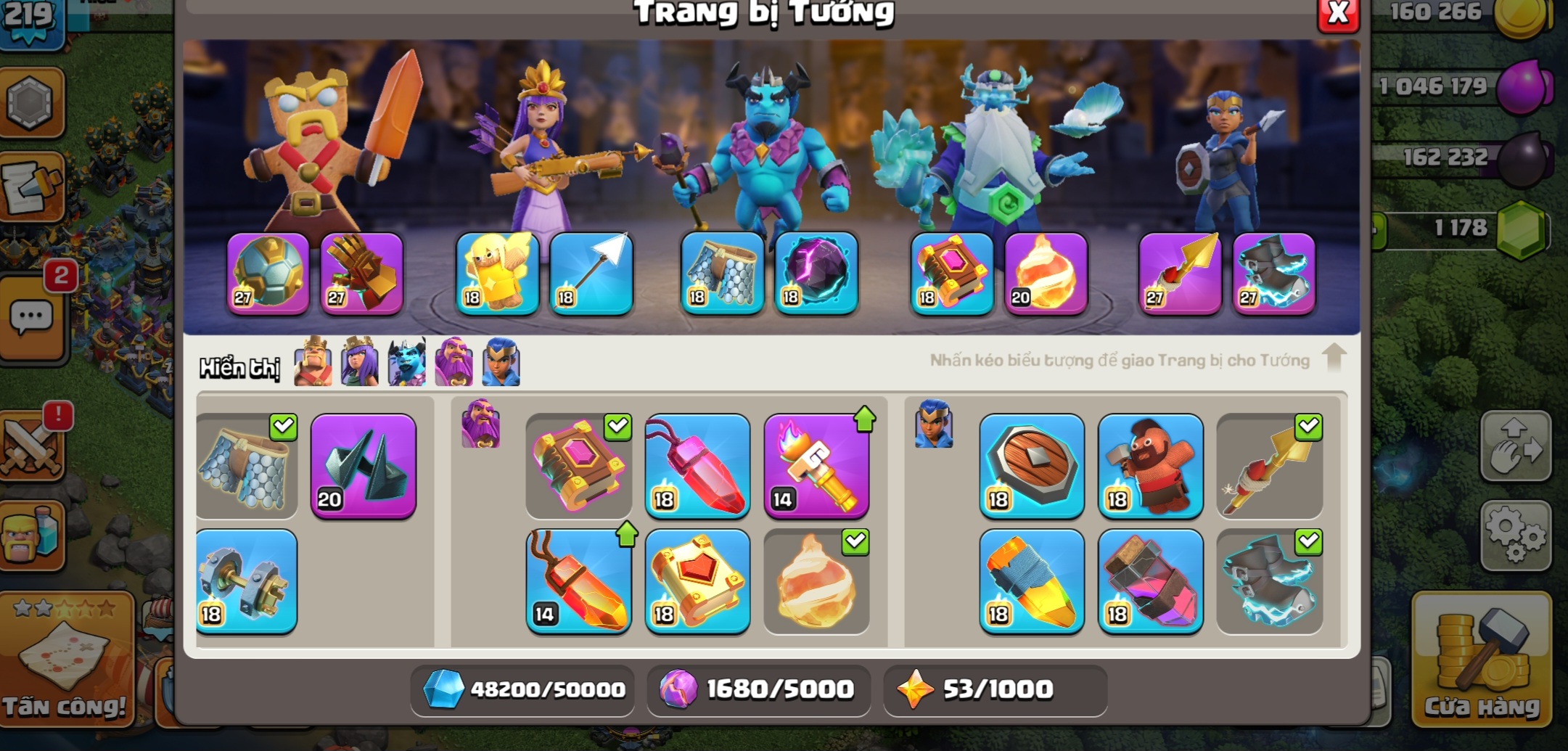Filter equipment by Grand Warden portrait

tap(453, 362)
